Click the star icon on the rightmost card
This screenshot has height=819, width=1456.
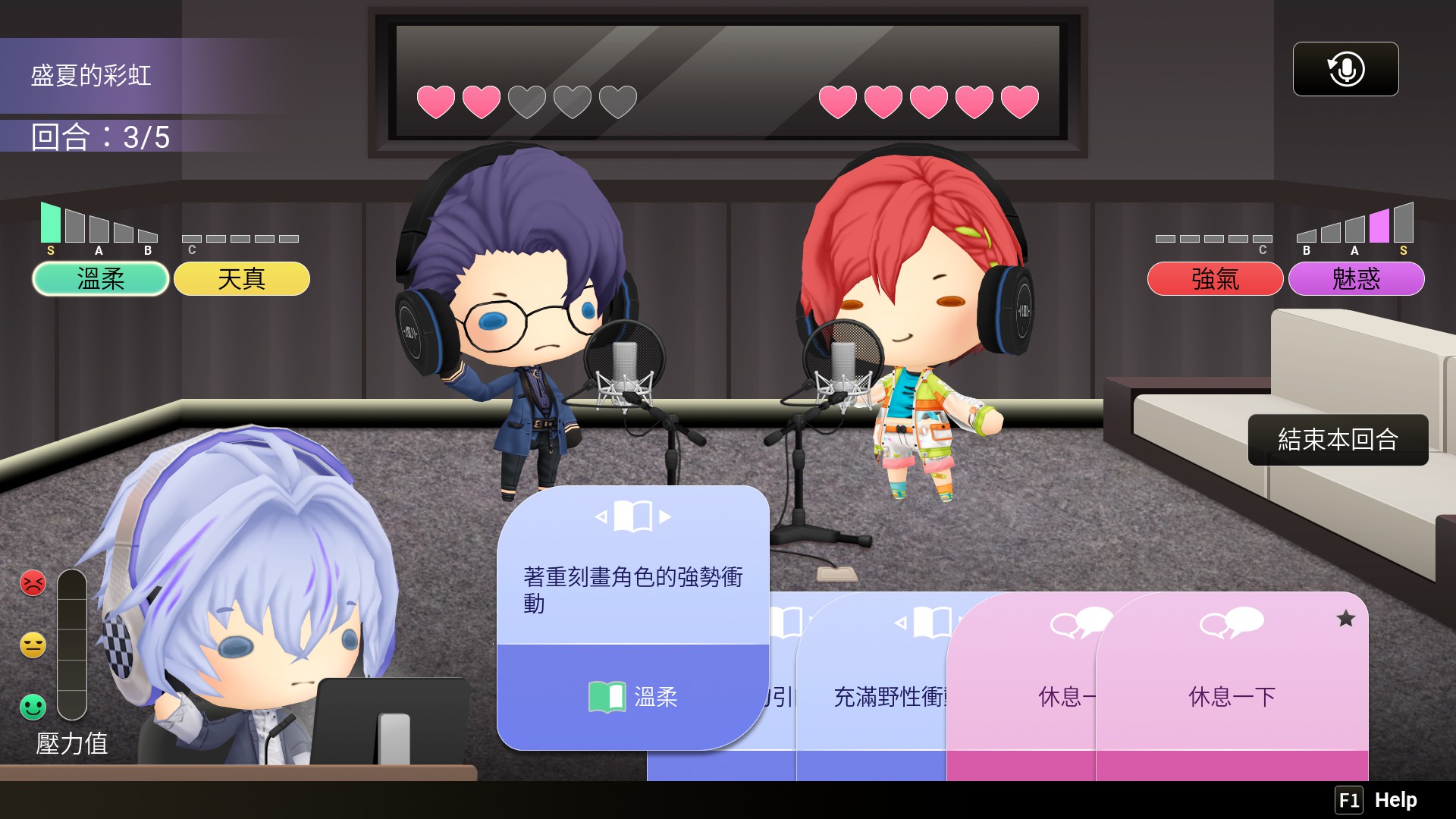[x=1346, y=620]
